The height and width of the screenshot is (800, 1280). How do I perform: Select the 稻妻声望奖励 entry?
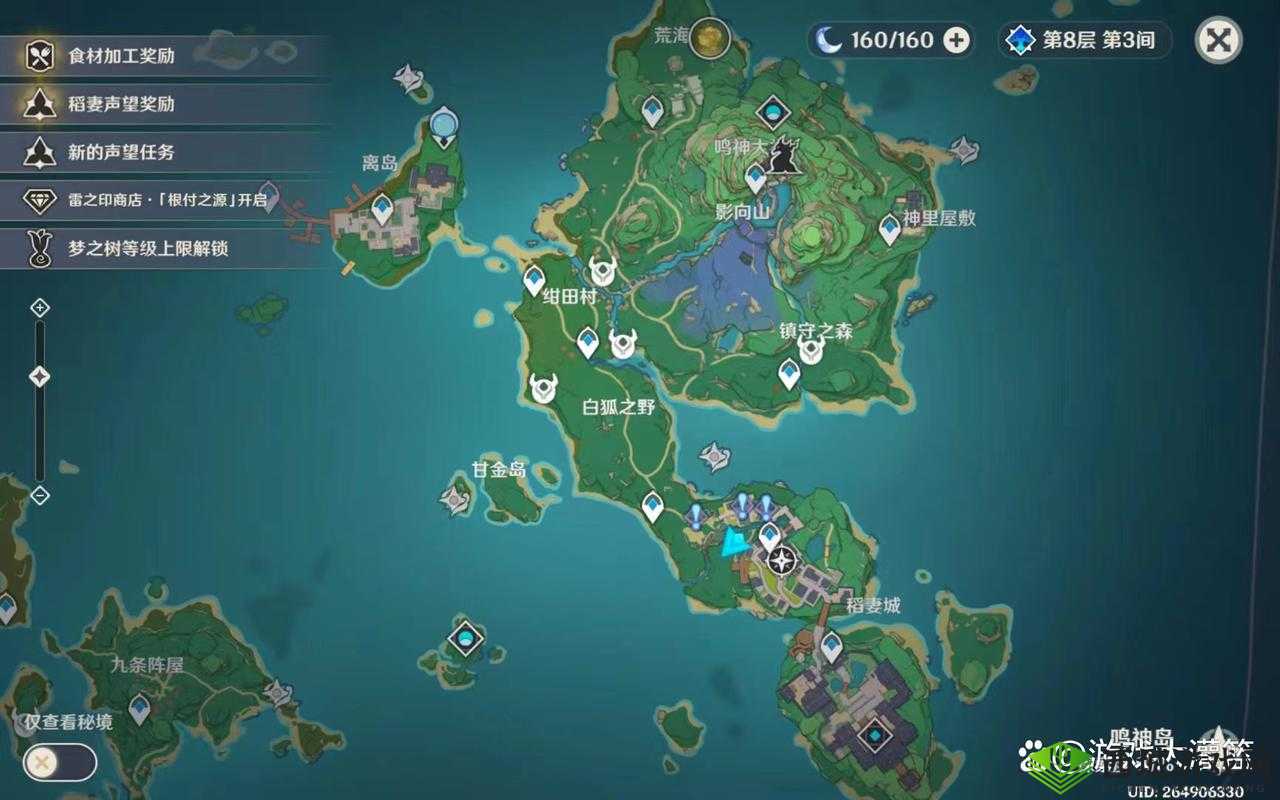point(165,104)
